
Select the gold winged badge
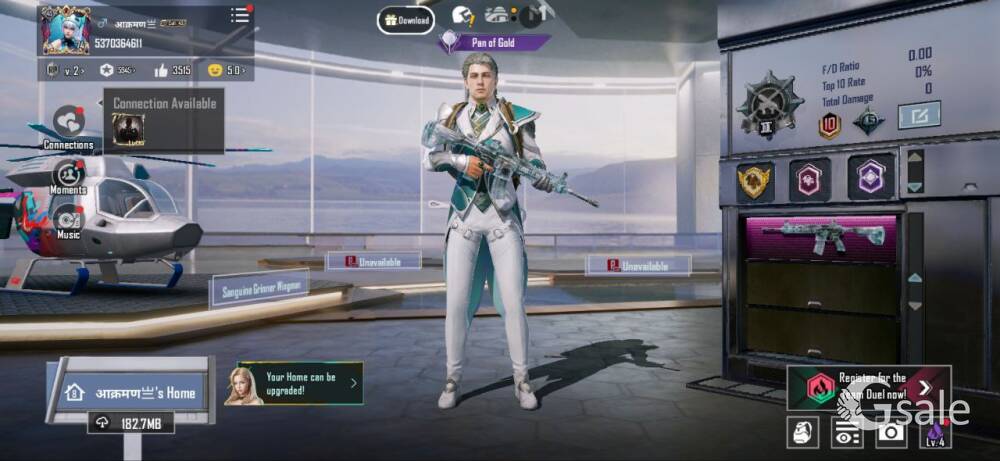pyautogui.click(x=755, y=180)
